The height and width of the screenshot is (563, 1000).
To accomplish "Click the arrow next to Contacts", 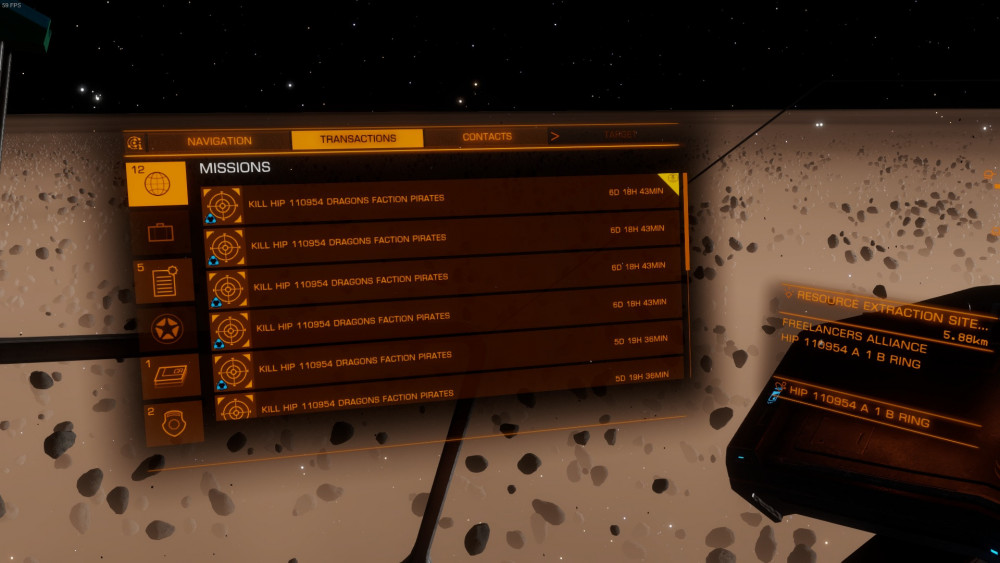I will (554, 136).
